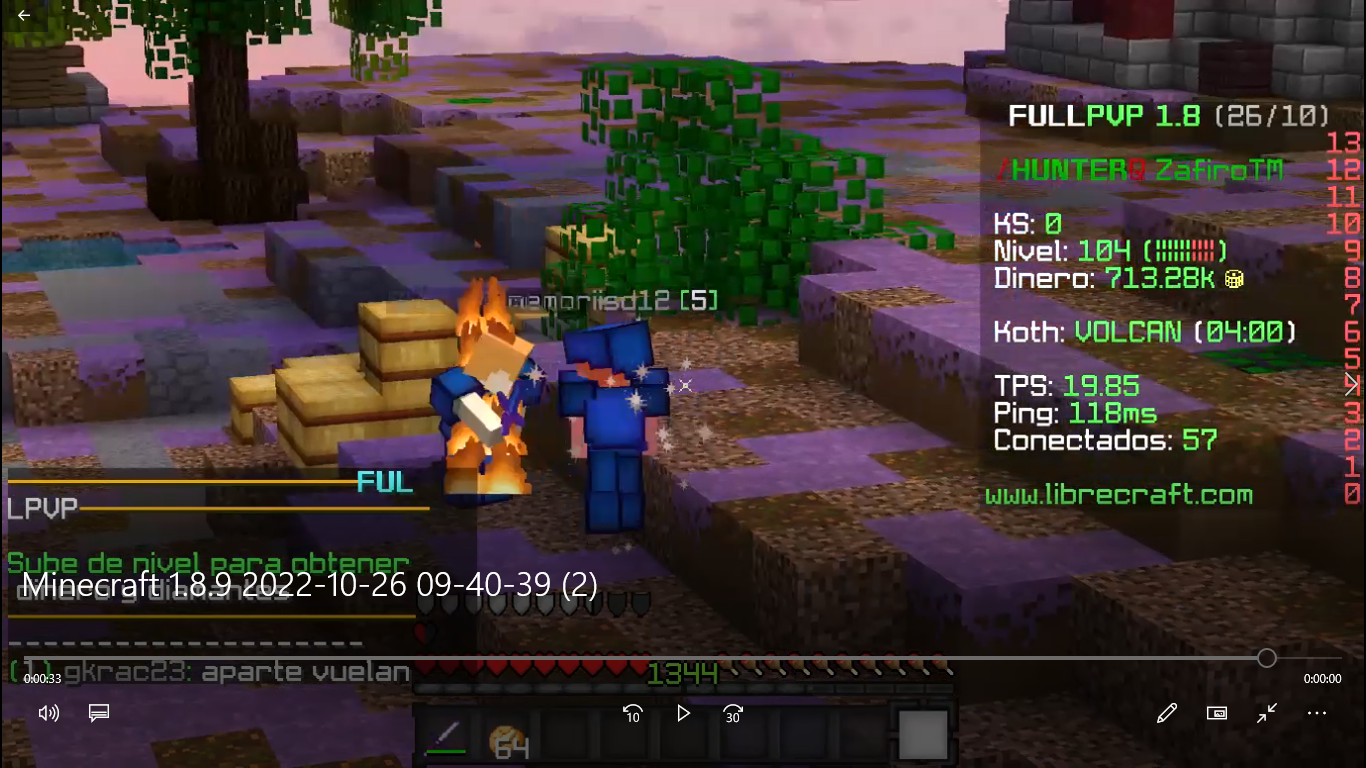This screenshot has height=768, width=1366.
Task: Exit fullscreen mode
Action: tap(1267, 713)
